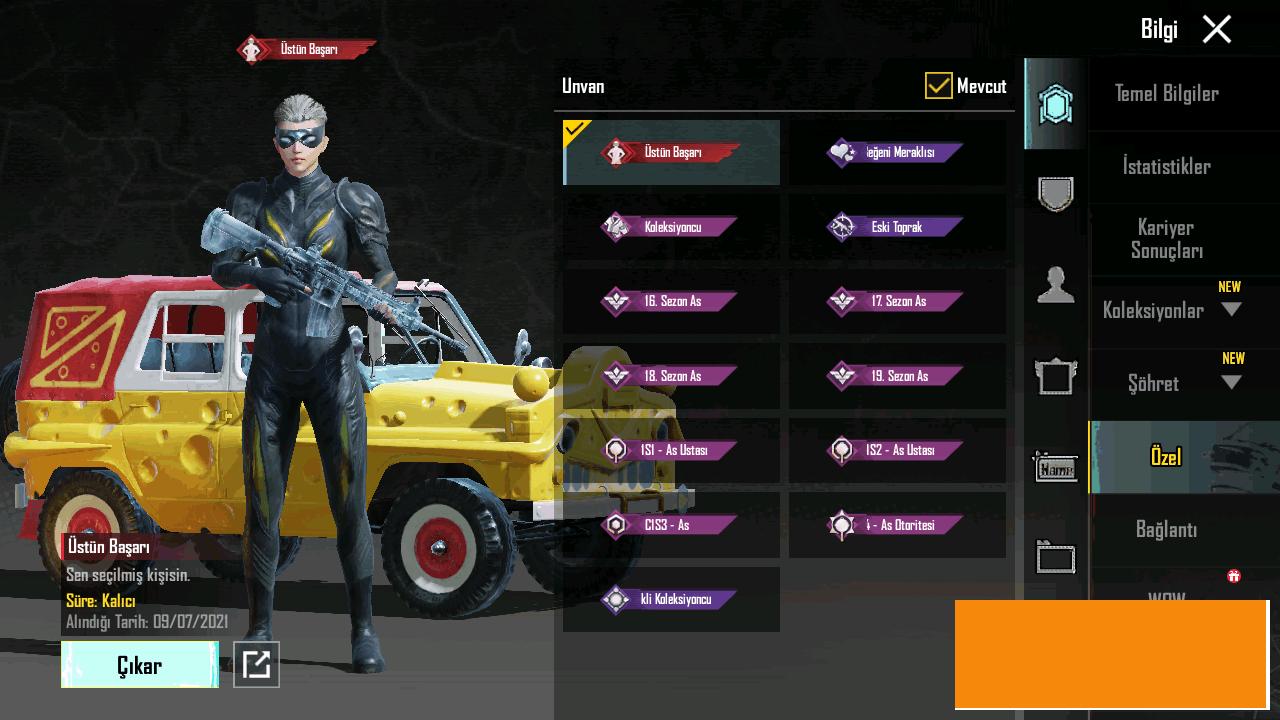Viewport: 1280px width, 720px height.
Task: Select the 16. Sezon As title
Action: point(671,301)
